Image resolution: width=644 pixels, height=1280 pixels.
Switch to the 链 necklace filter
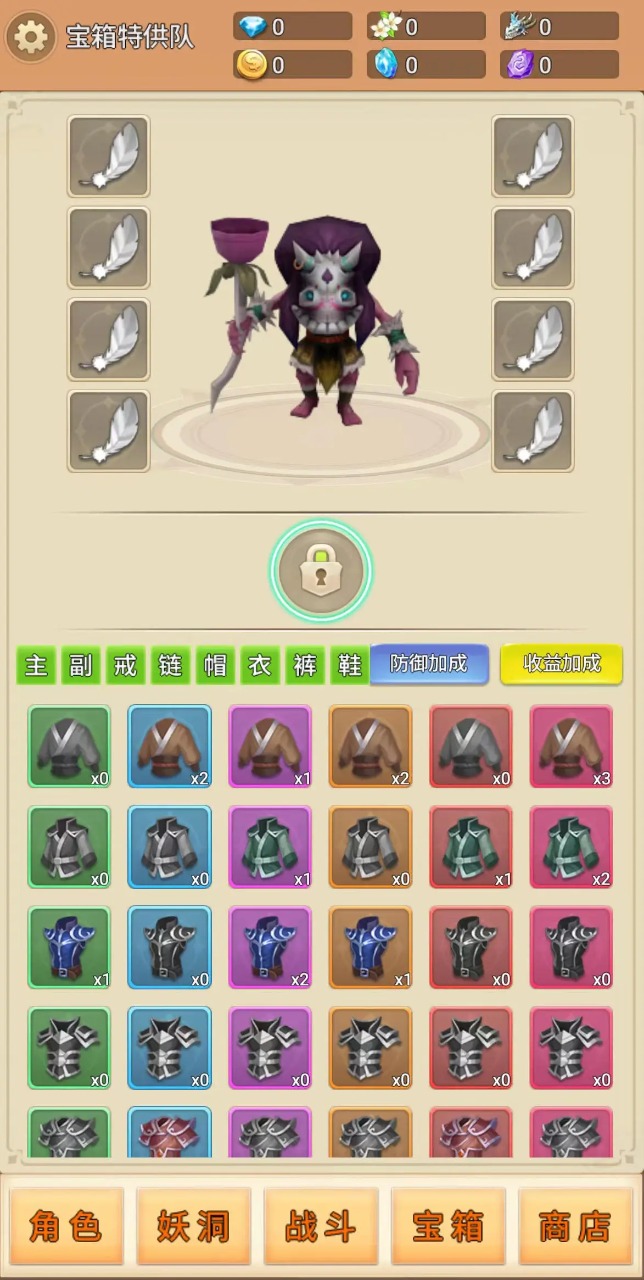coord(170,665)
